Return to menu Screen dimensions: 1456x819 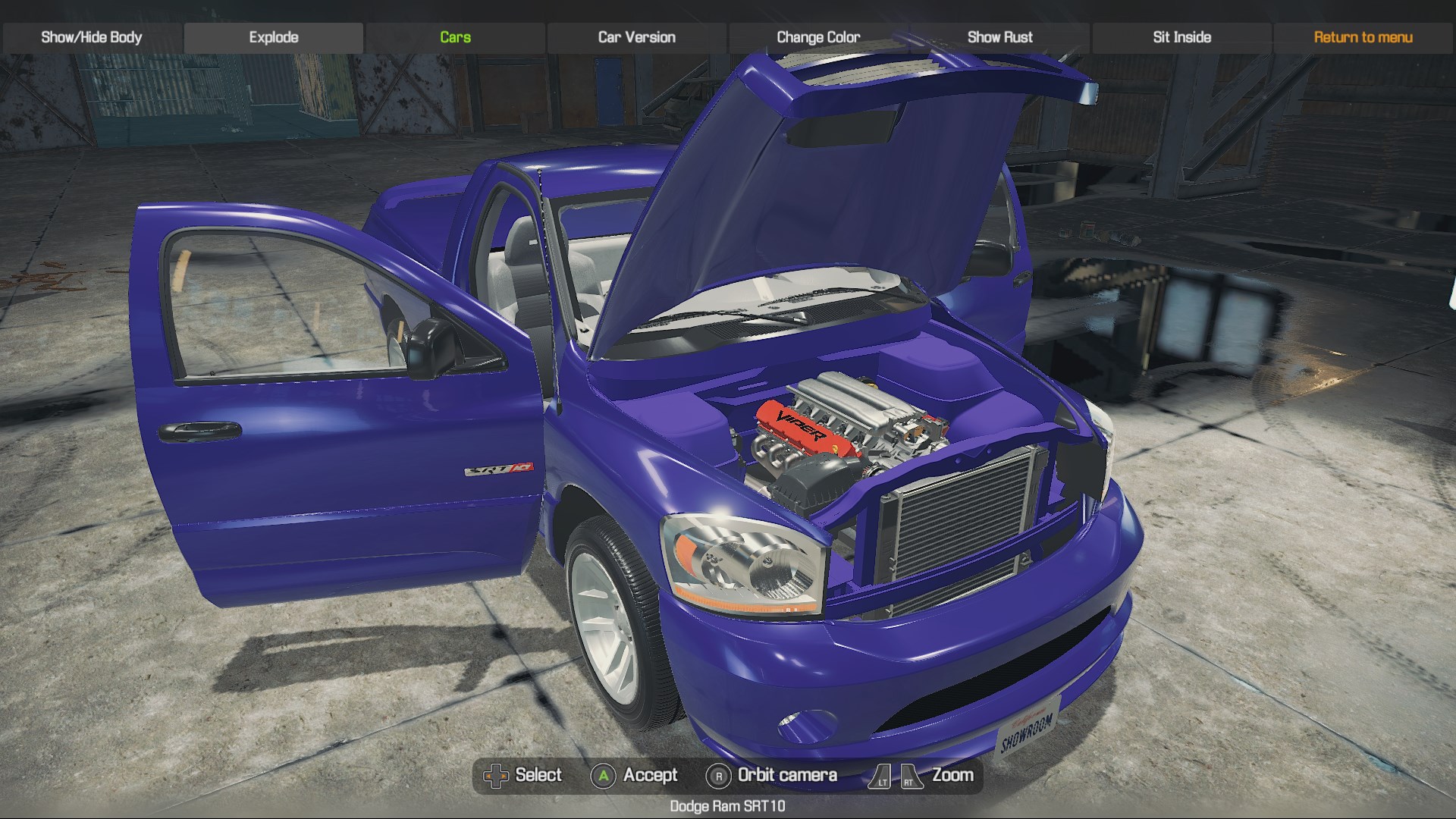1363,37
